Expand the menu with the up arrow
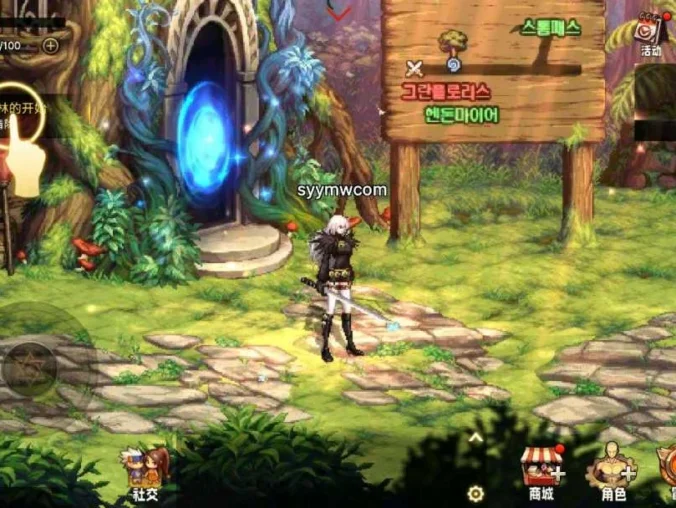Viewport: 676px width, 508px height. pos(476,436)
